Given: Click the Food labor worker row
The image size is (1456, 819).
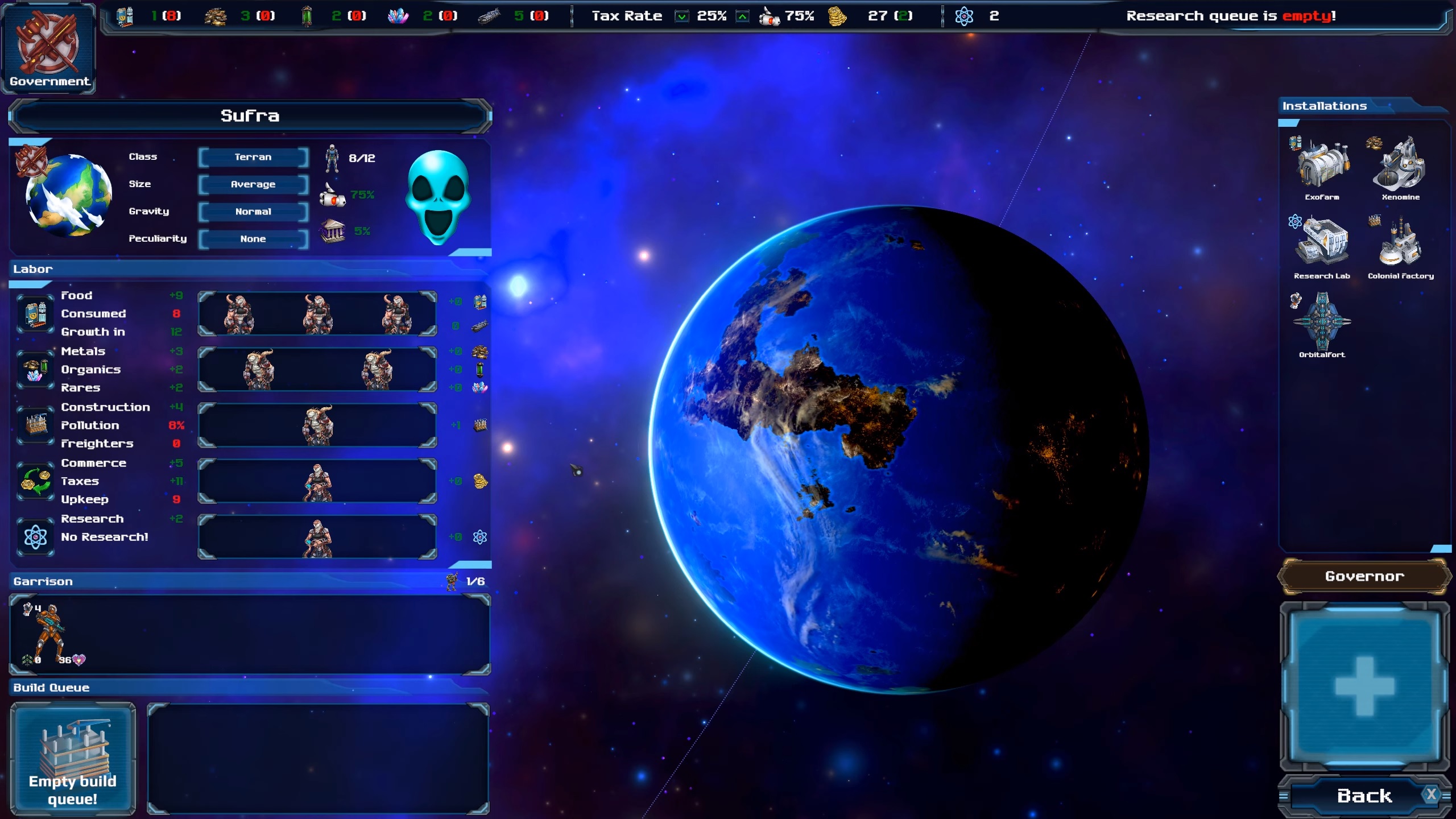Looking at the screenshot, I should coord(317,313).
